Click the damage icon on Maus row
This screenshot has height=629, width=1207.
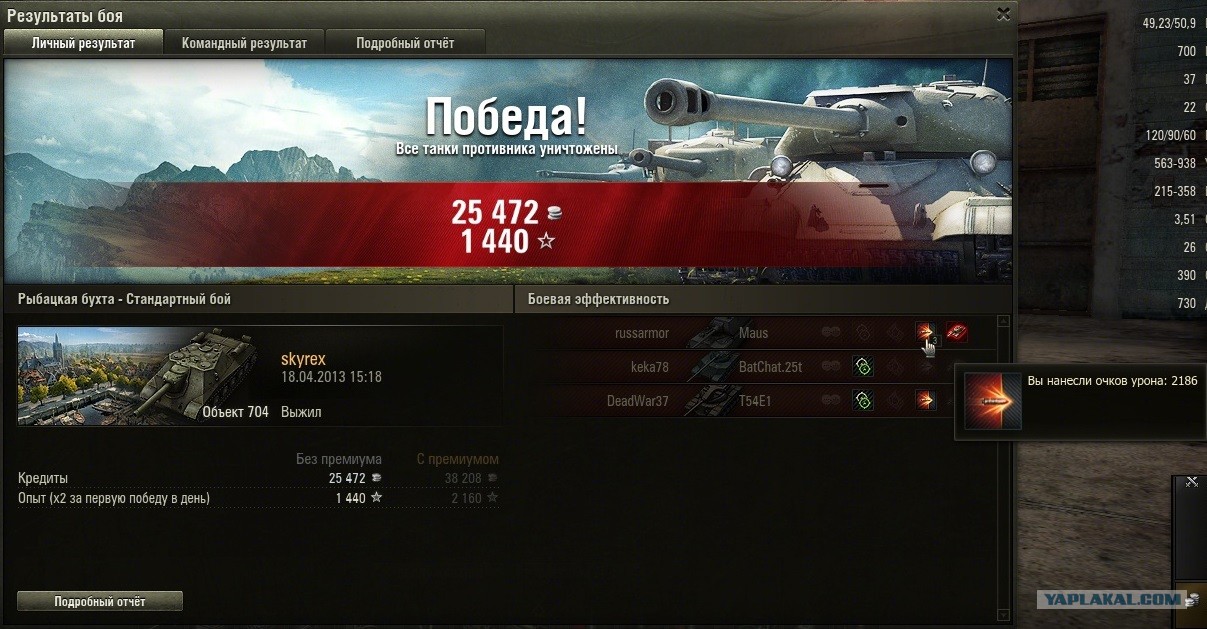click(926, 333)
